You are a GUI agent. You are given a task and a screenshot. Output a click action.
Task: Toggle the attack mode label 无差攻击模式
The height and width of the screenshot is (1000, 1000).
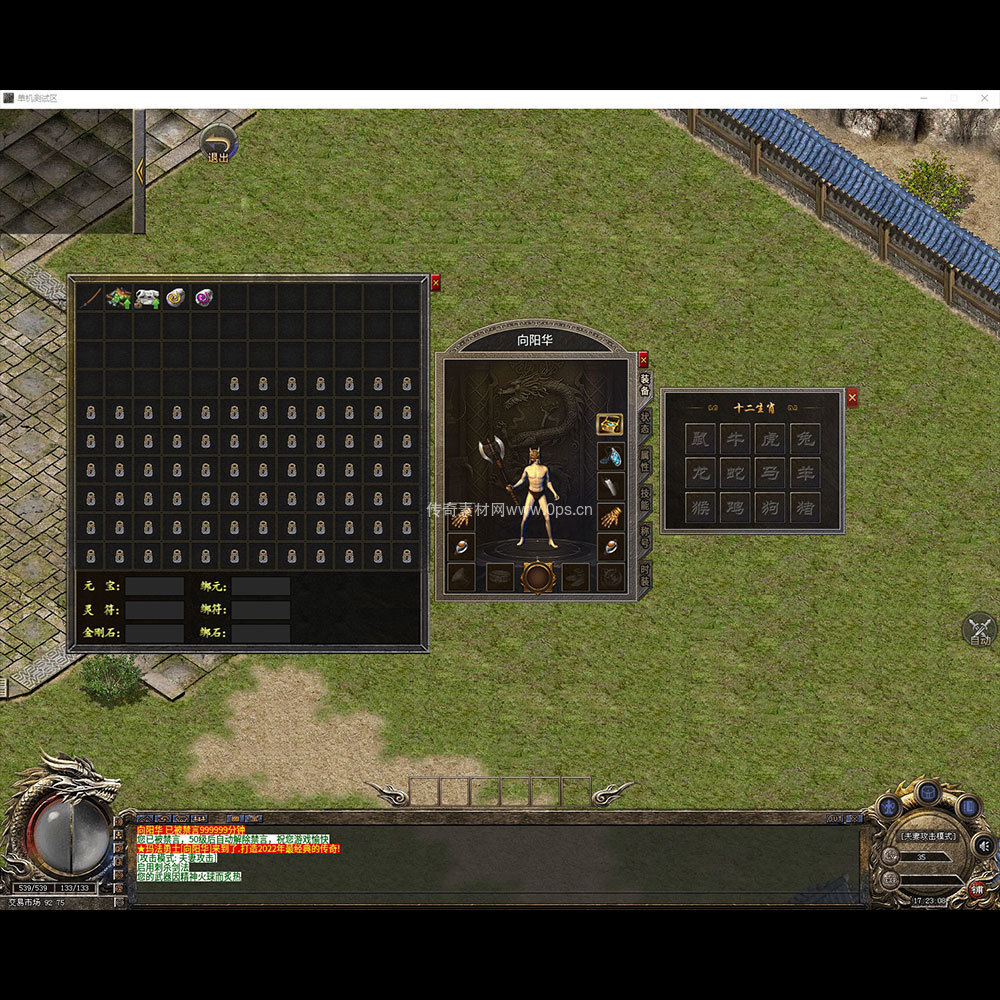[928, 836]
